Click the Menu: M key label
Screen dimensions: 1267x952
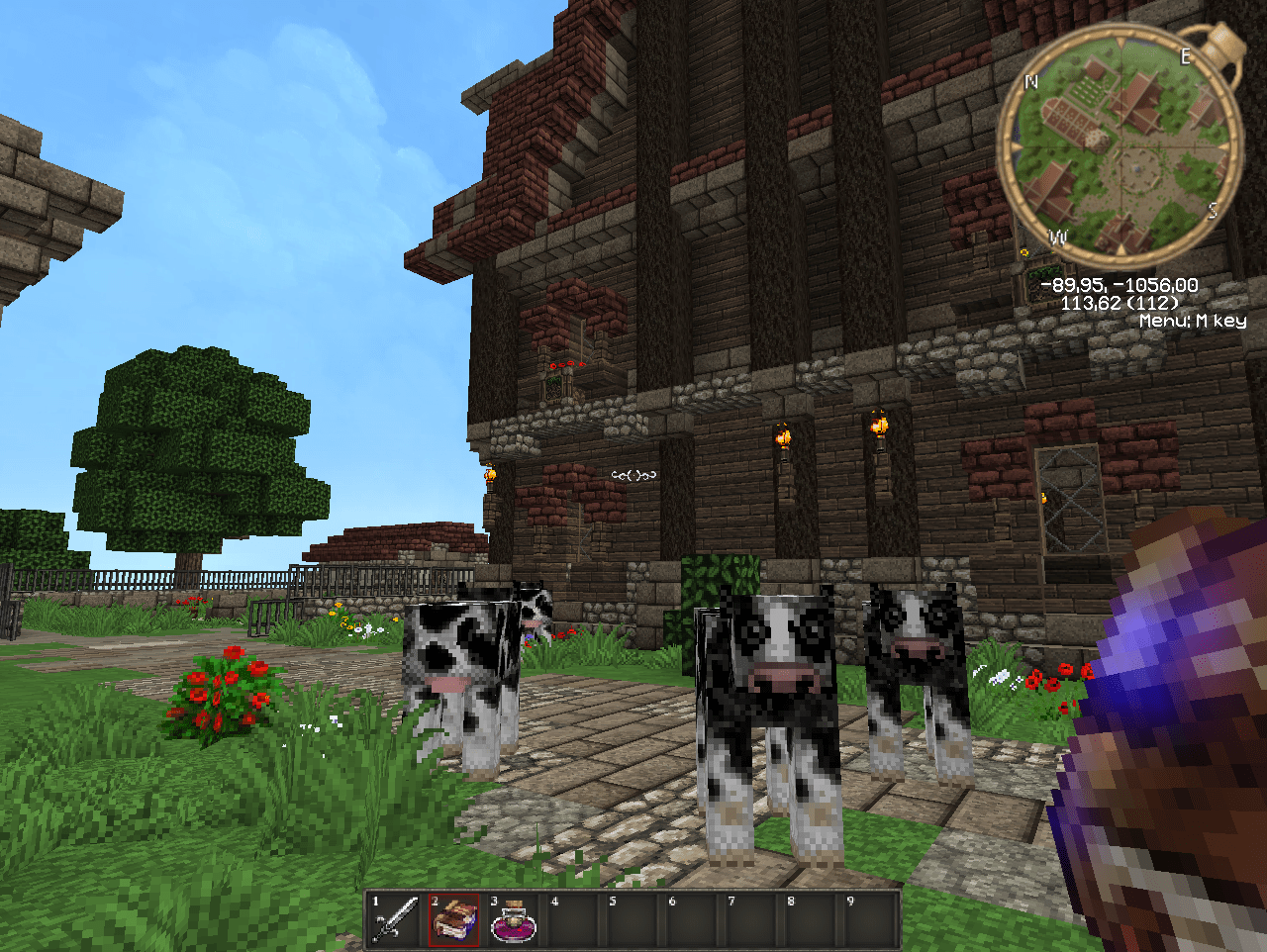(1194, 320)
